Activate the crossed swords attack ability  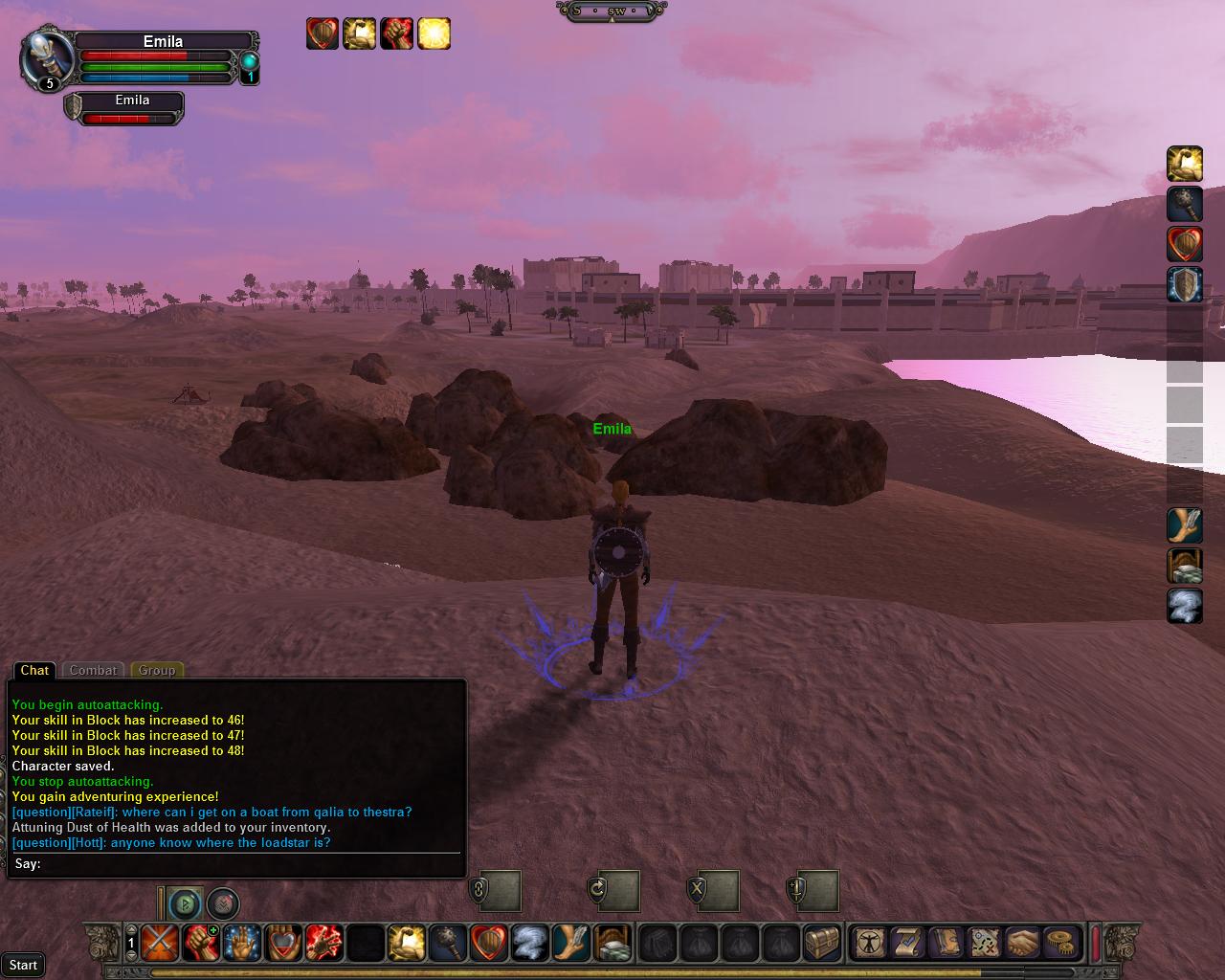(x=158, y=943)
